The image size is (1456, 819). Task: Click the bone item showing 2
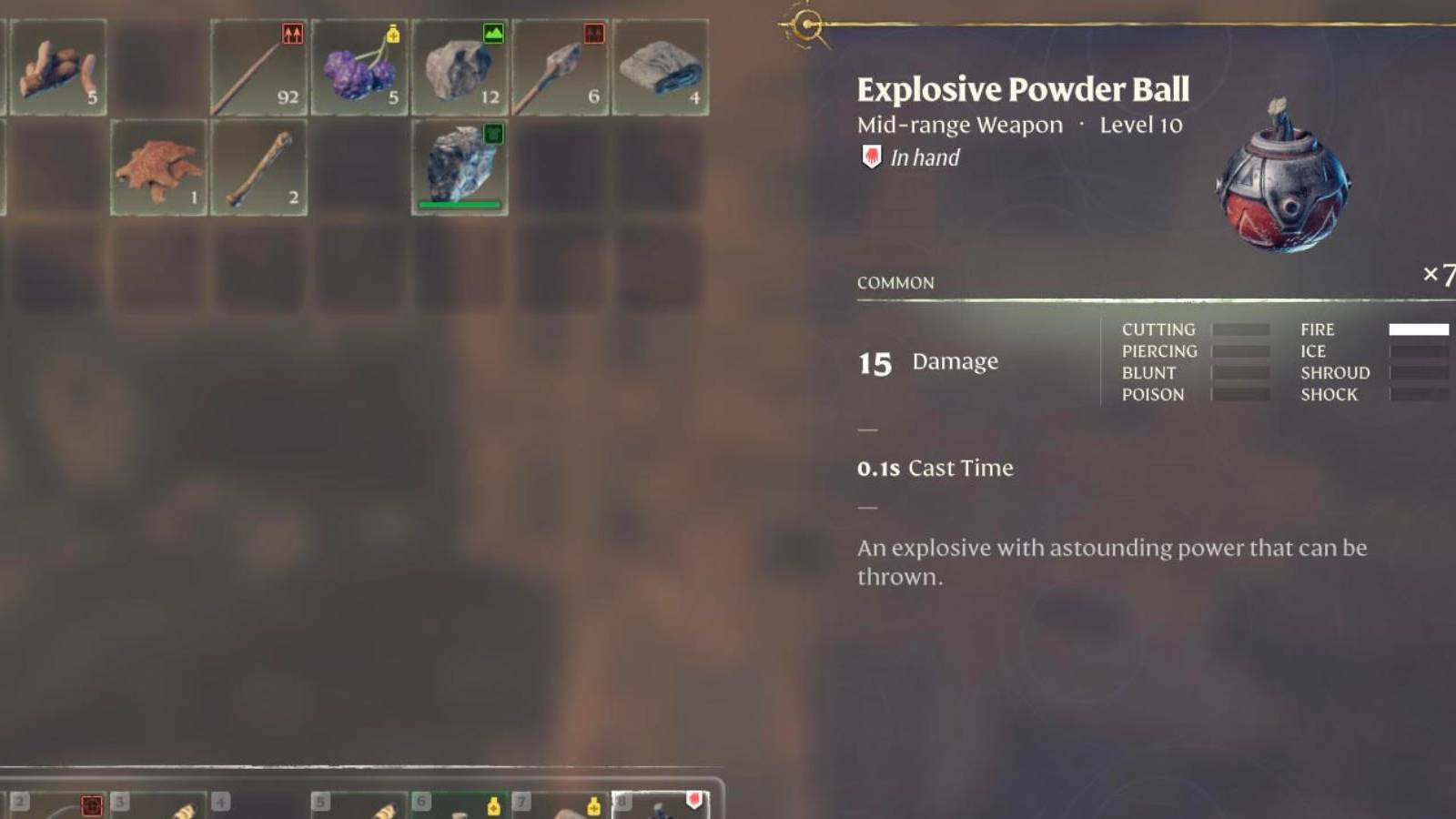[258, 168]
